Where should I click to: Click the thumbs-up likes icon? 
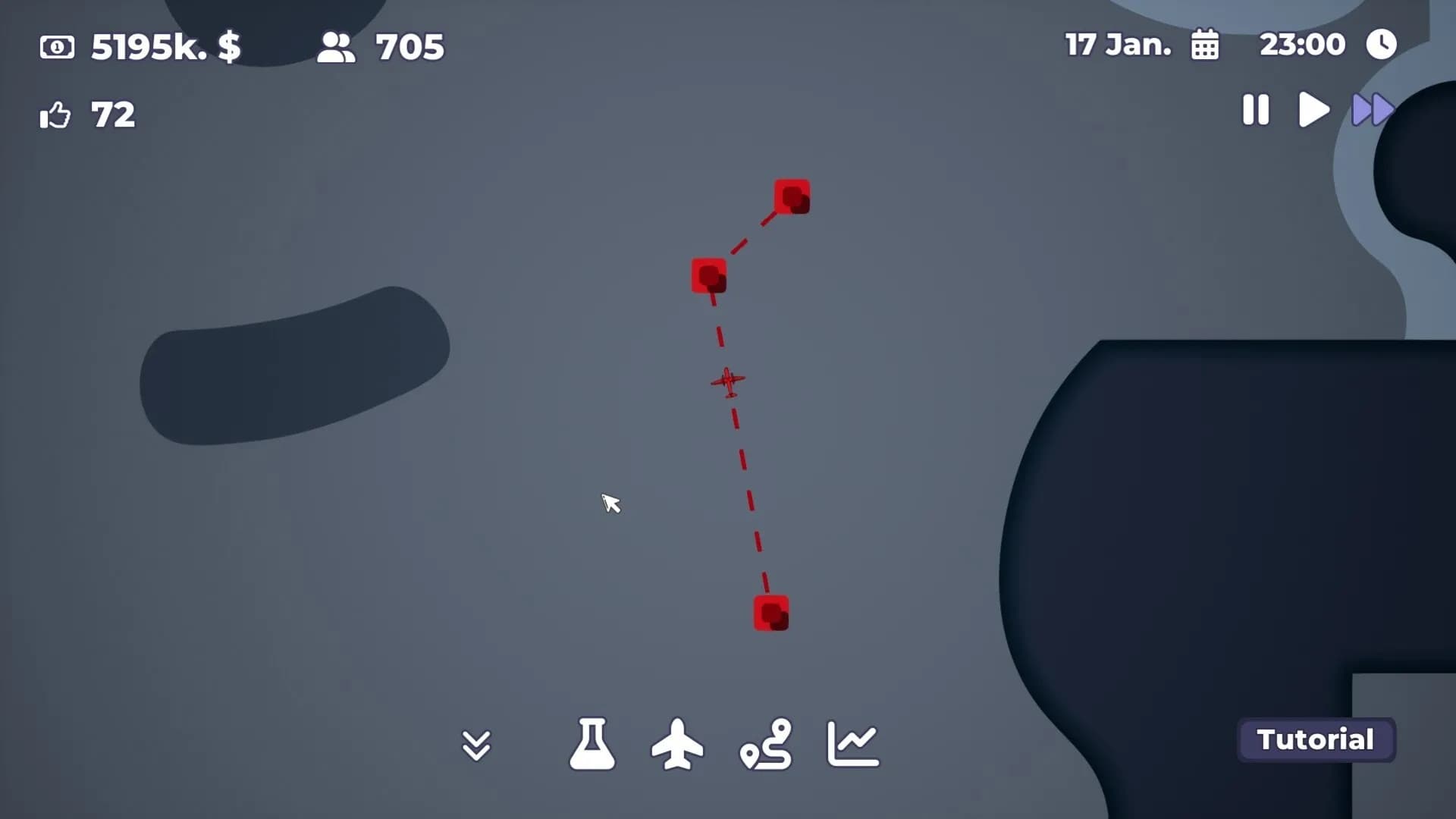pyautogui.click(x=55, y=115)
